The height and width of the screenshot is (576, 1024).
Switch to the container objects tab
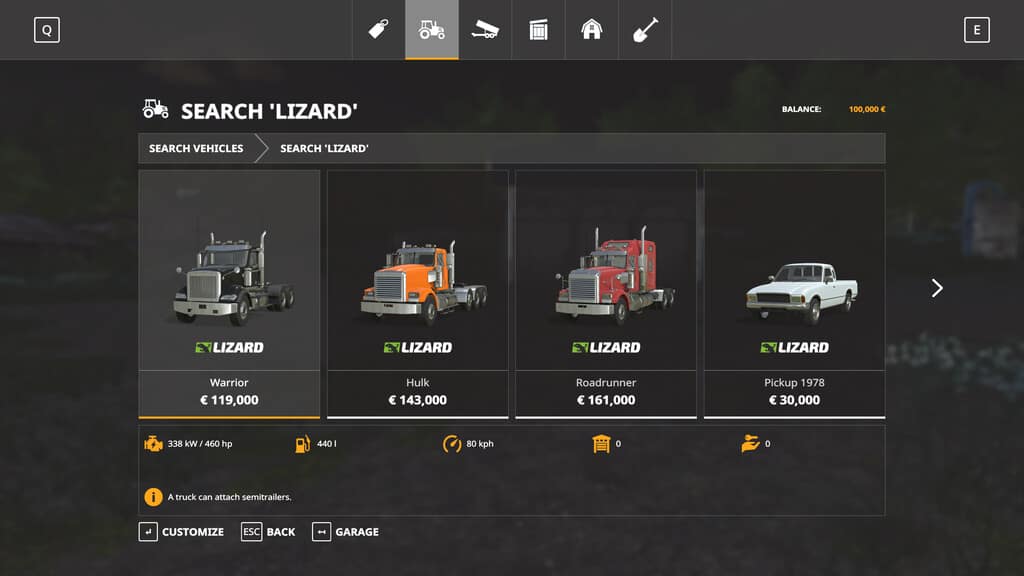pyautogui.click(x=539, y=30)
